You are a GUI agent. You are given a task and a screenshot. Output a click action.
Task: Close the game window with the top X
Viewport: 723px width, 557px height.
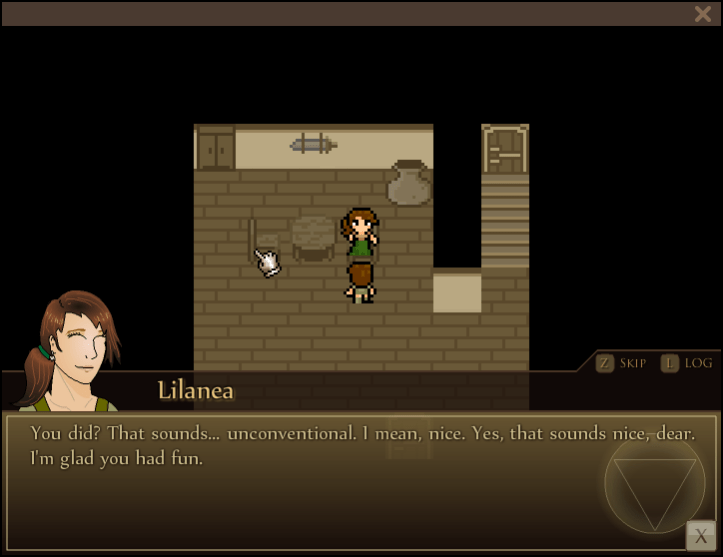point(702,13)
